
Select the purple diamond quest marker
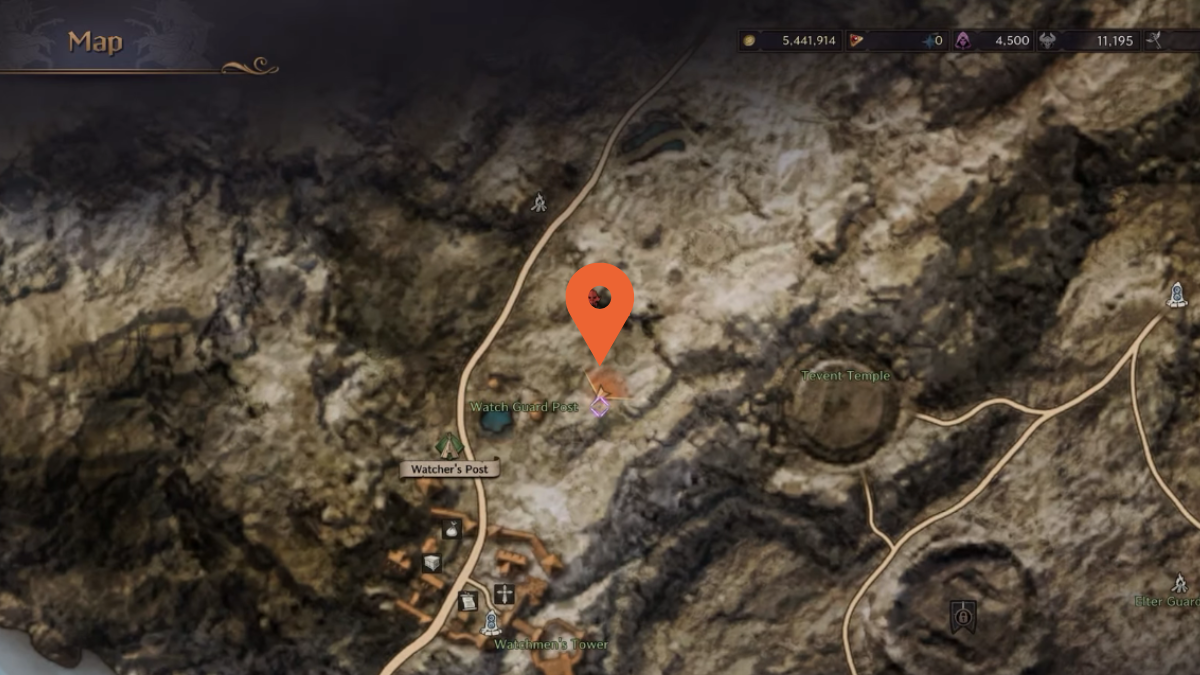[x=599, y=405]
